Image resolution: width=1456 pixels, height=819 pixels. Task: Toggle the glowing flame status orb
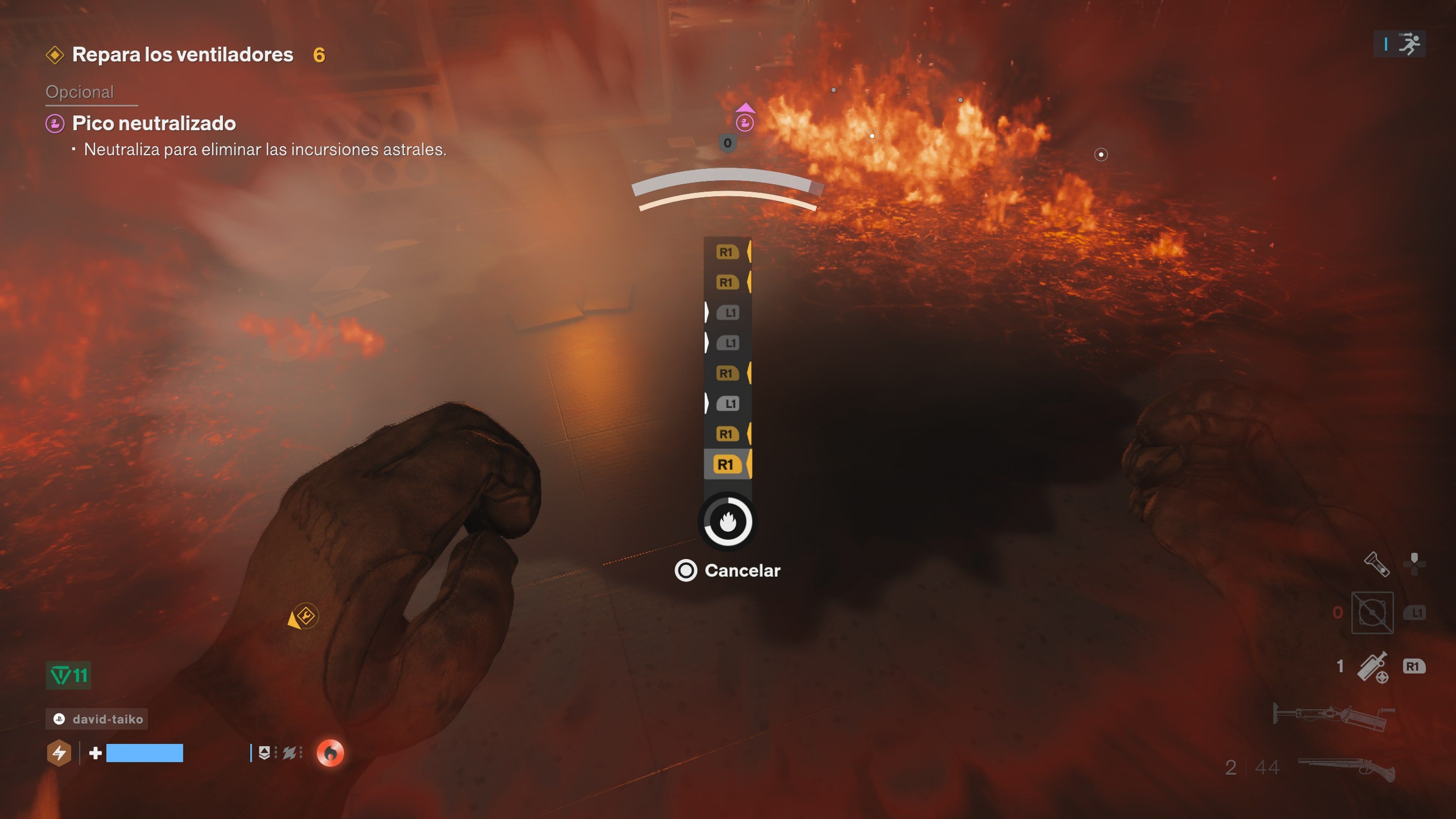click(x=331, y=752)
